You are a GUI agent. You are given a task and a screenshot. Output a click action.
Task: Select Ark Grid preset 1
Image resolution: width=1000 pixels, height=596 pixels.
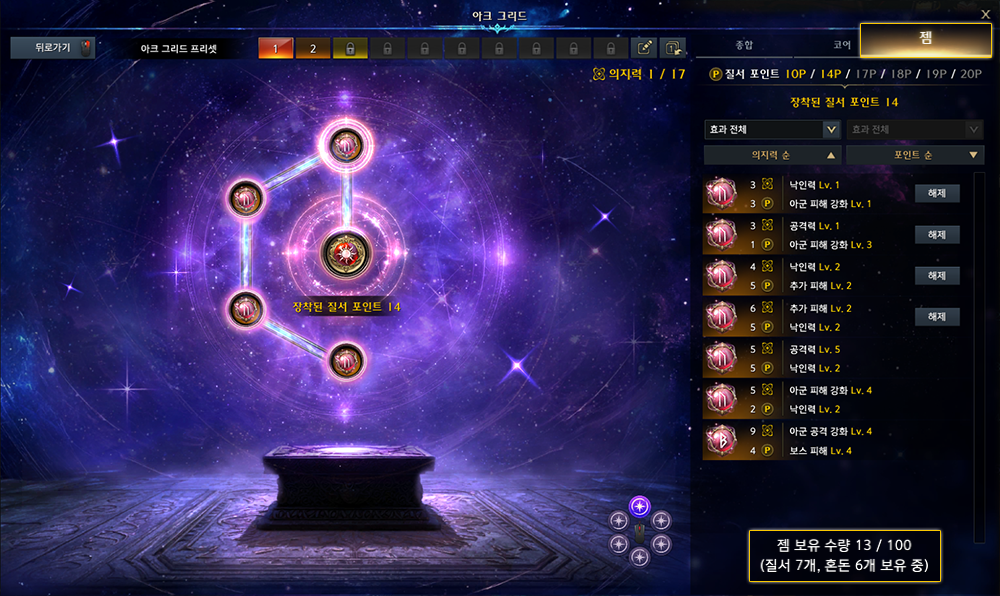pos(273,48)
